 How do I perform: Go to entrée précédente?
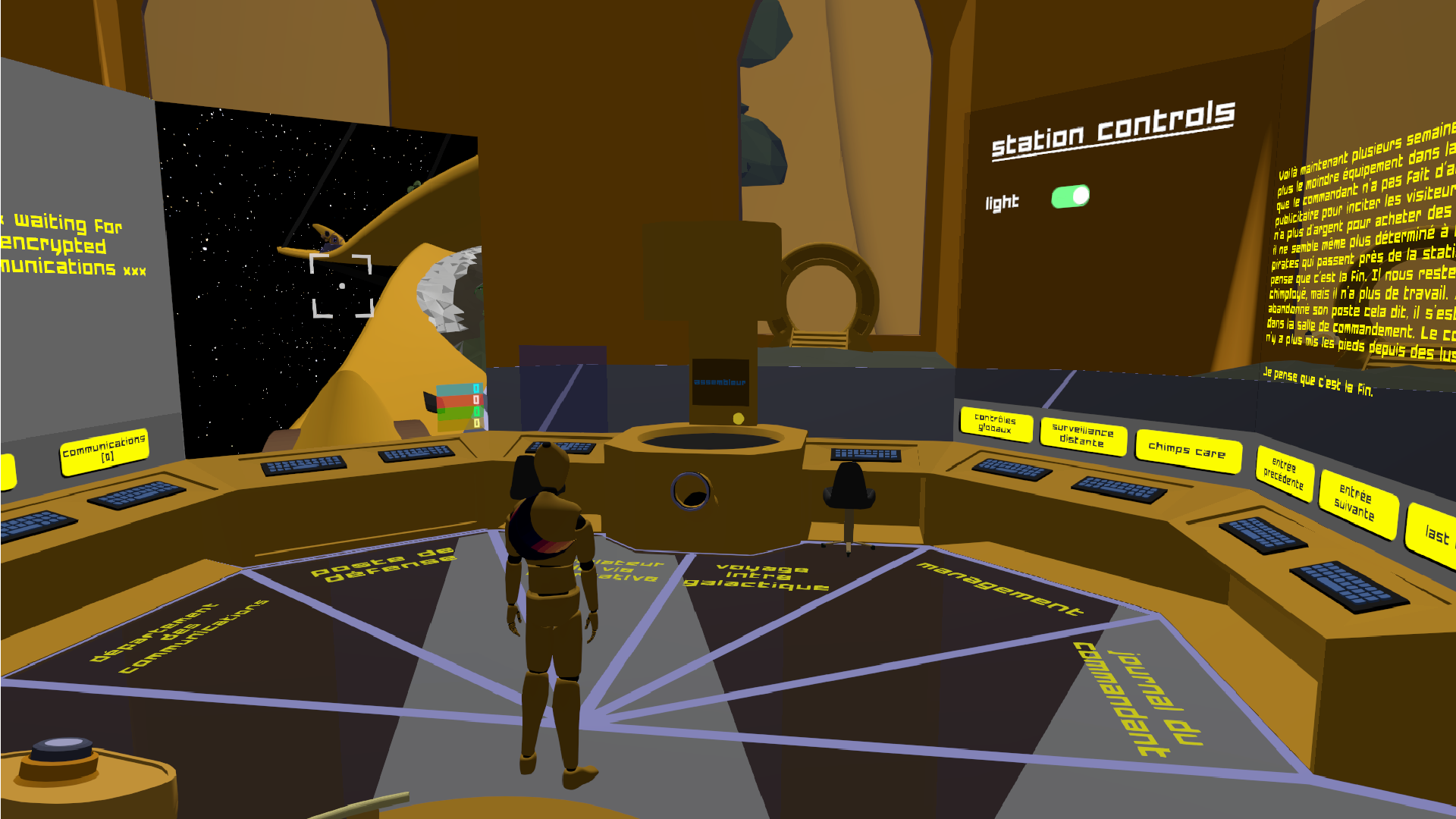click(1284, 473)
